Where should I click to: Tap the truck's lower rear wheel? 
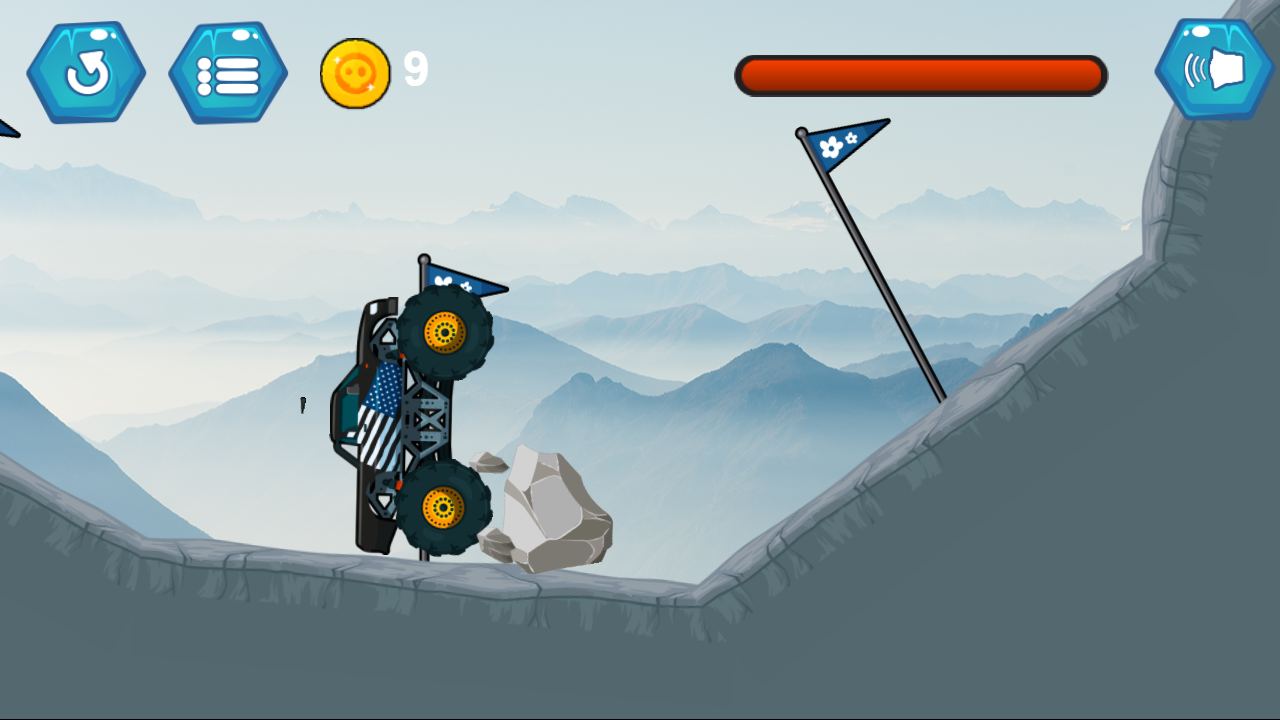(x=443, y=505)
